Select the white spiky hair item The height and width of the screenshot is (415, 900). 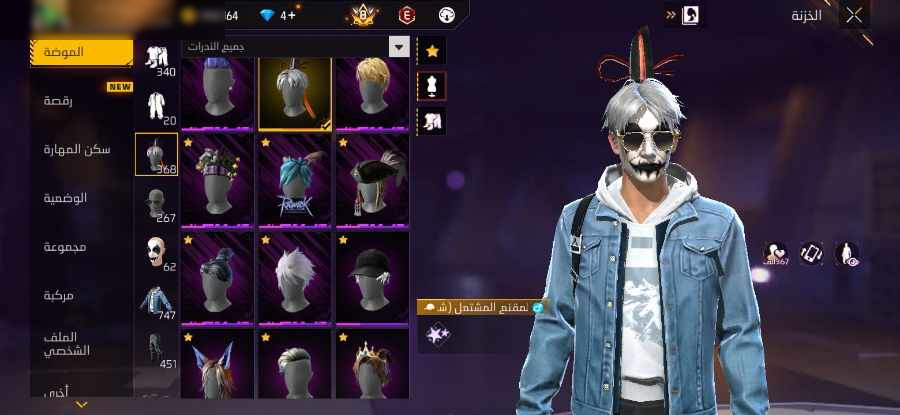[295, 276]
